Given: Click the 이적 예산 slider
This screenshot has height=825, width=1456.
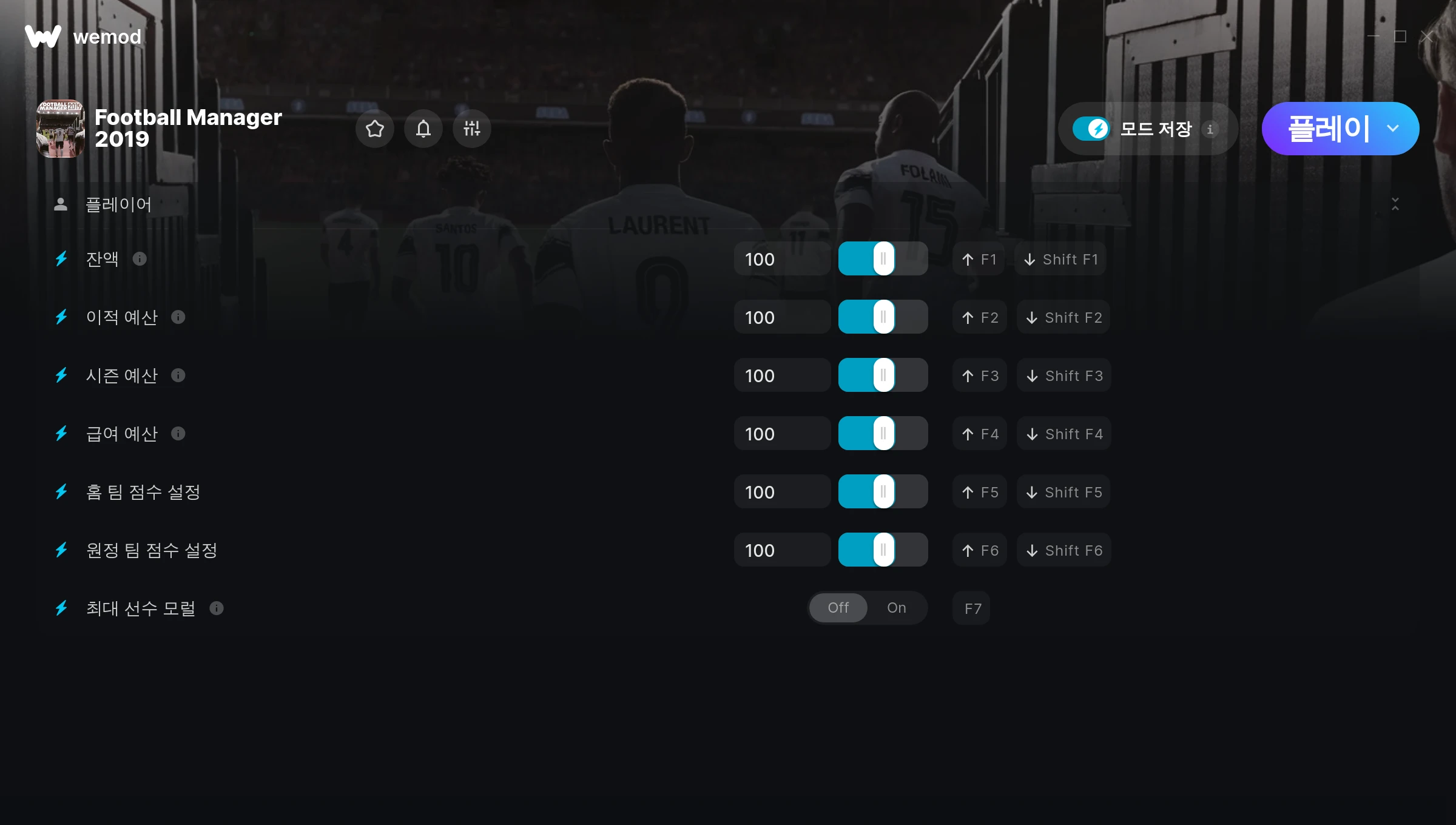Looking at the screenshot, I should pyautogui.click(x=883, y=317).
